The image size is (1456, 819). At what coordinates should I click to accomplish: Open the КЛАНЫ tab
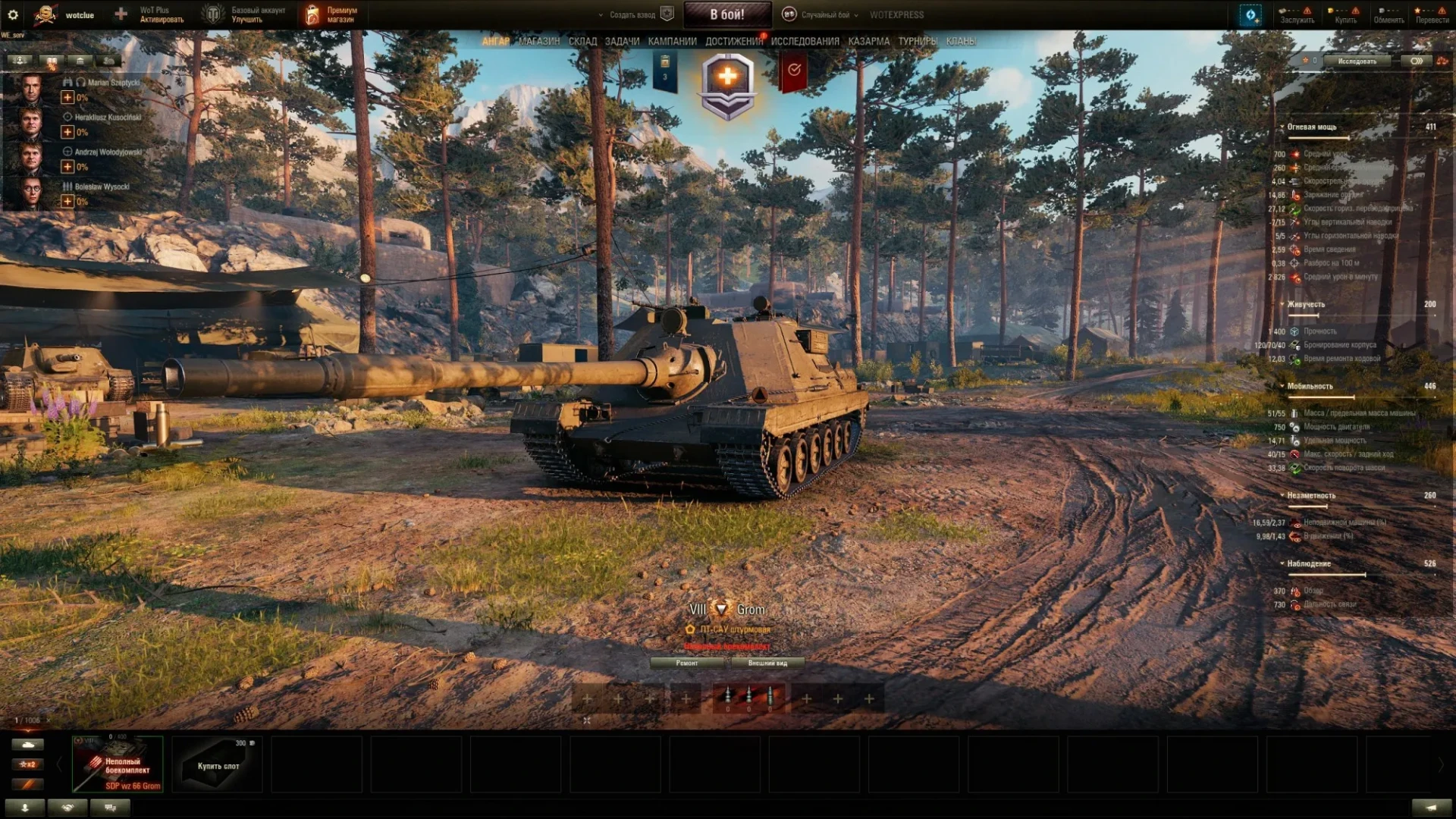coord(961,42)
